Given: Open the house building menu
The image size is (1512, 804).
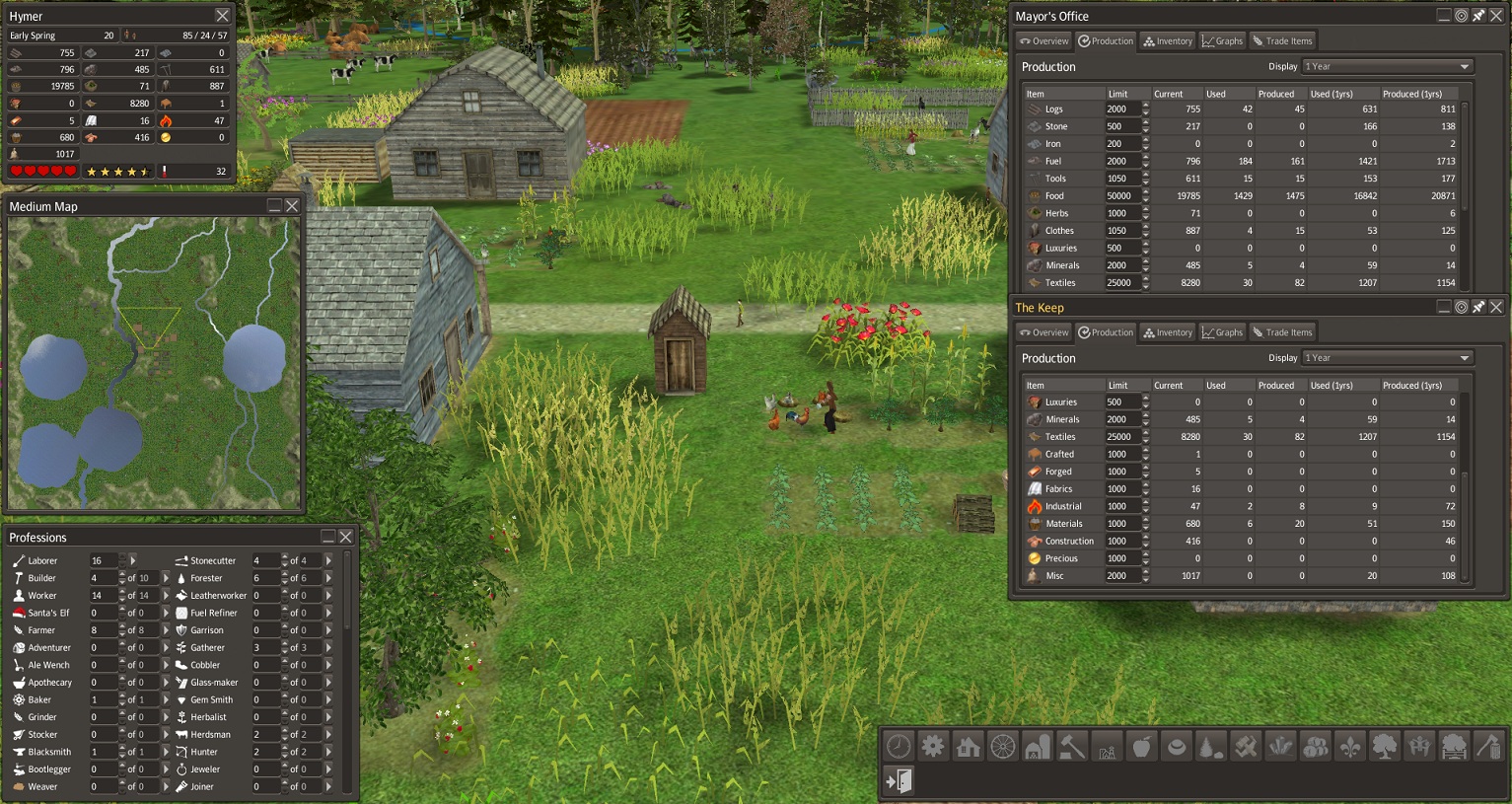Looking at the screenshot, I should (968, 747).
